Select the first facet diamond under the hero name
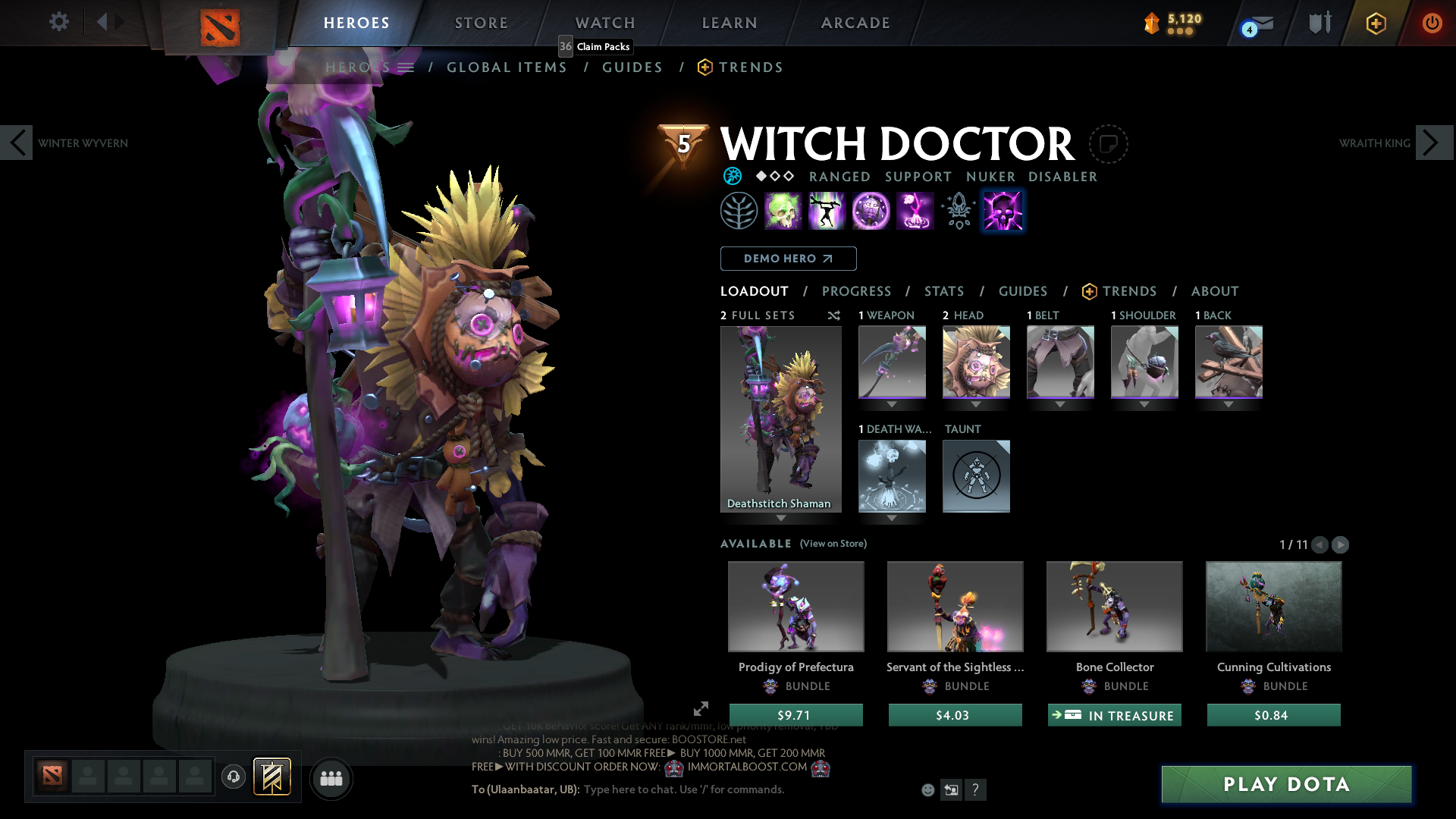 [761, 176]
